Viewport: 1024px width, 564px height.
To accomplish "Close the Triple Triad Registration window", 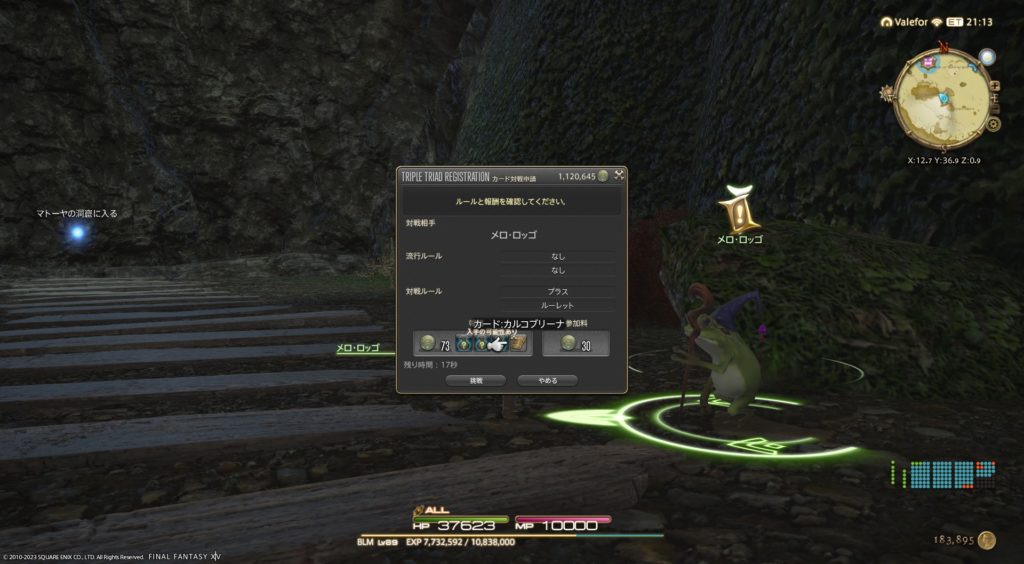I will coord(619,176).
